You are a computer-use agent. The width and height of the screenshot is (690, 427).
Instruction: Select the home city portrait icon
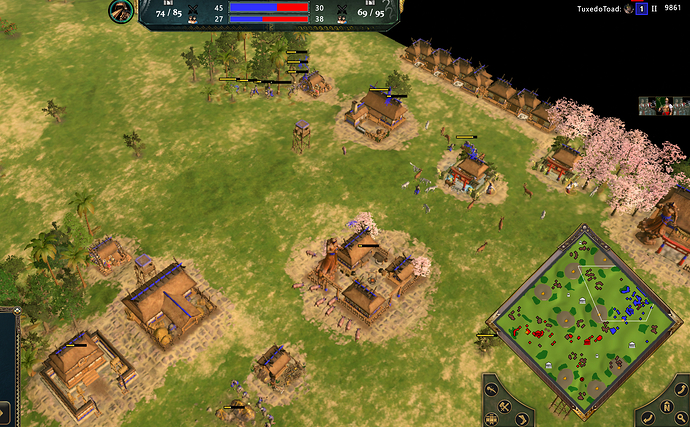click(122, 12)
